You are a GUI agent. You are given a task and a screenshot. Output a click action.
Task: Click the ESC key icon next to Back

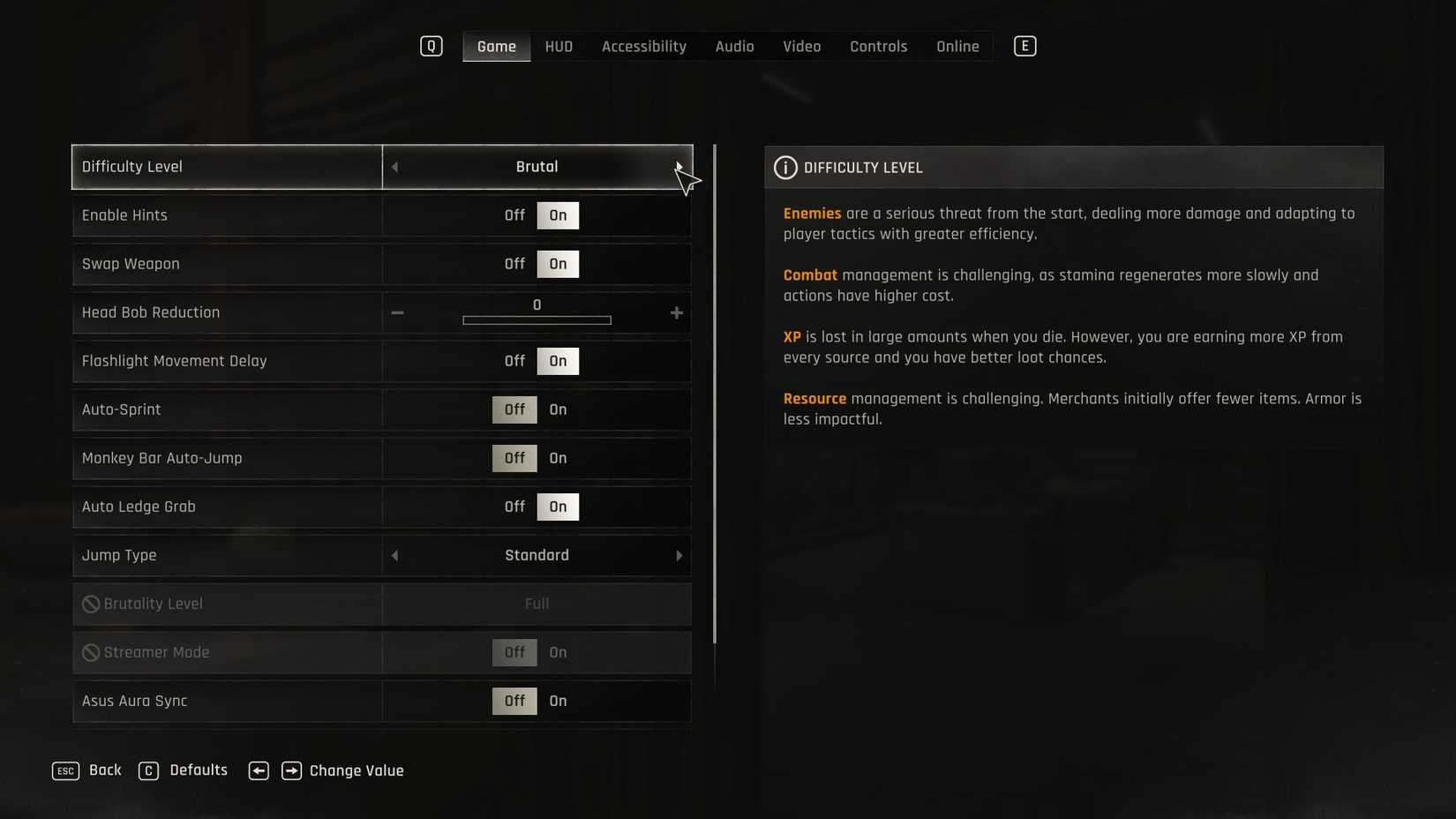(x=64, y=771)
